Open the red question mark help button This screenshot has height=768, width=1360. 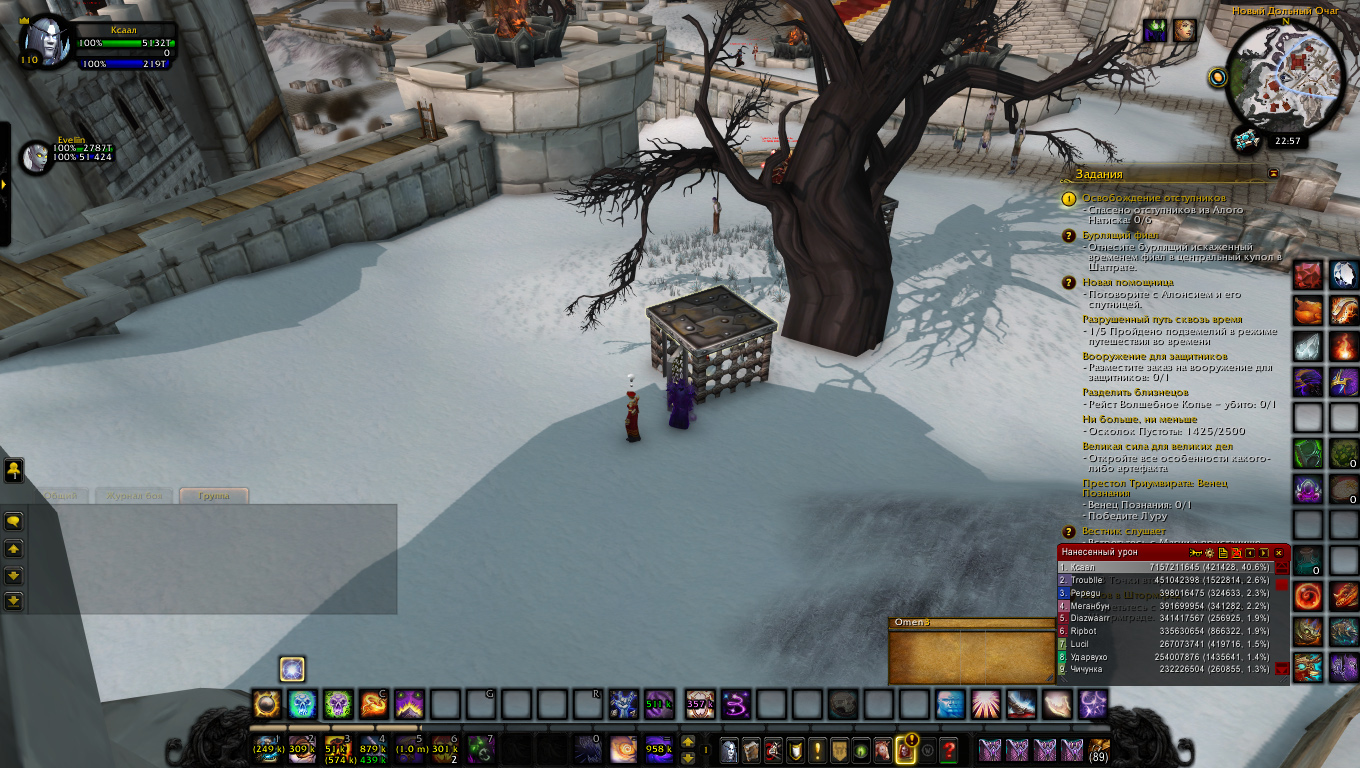click(950, 748)
